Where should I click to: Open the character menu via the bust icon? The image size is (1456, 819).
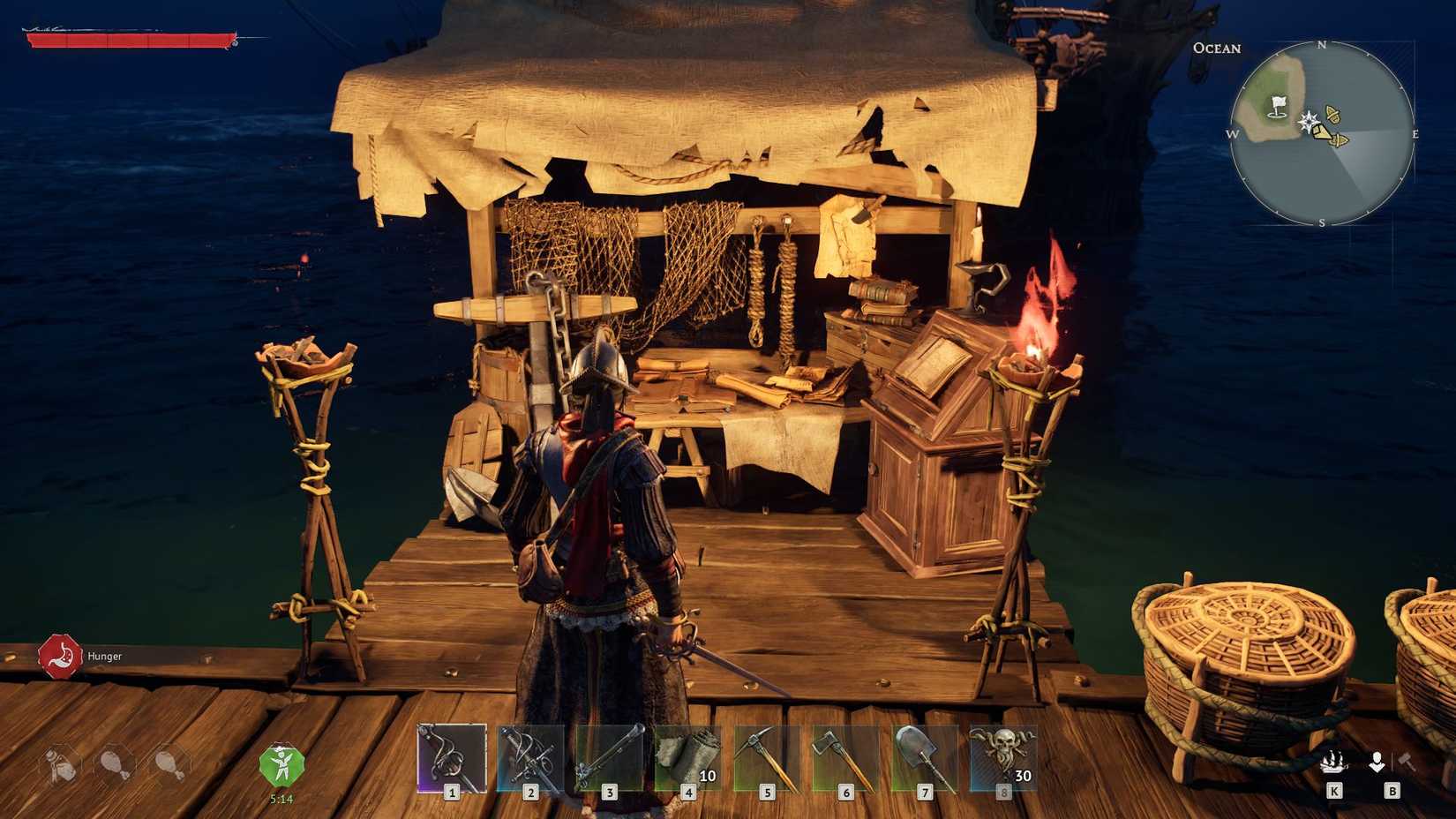(1378, 759)
